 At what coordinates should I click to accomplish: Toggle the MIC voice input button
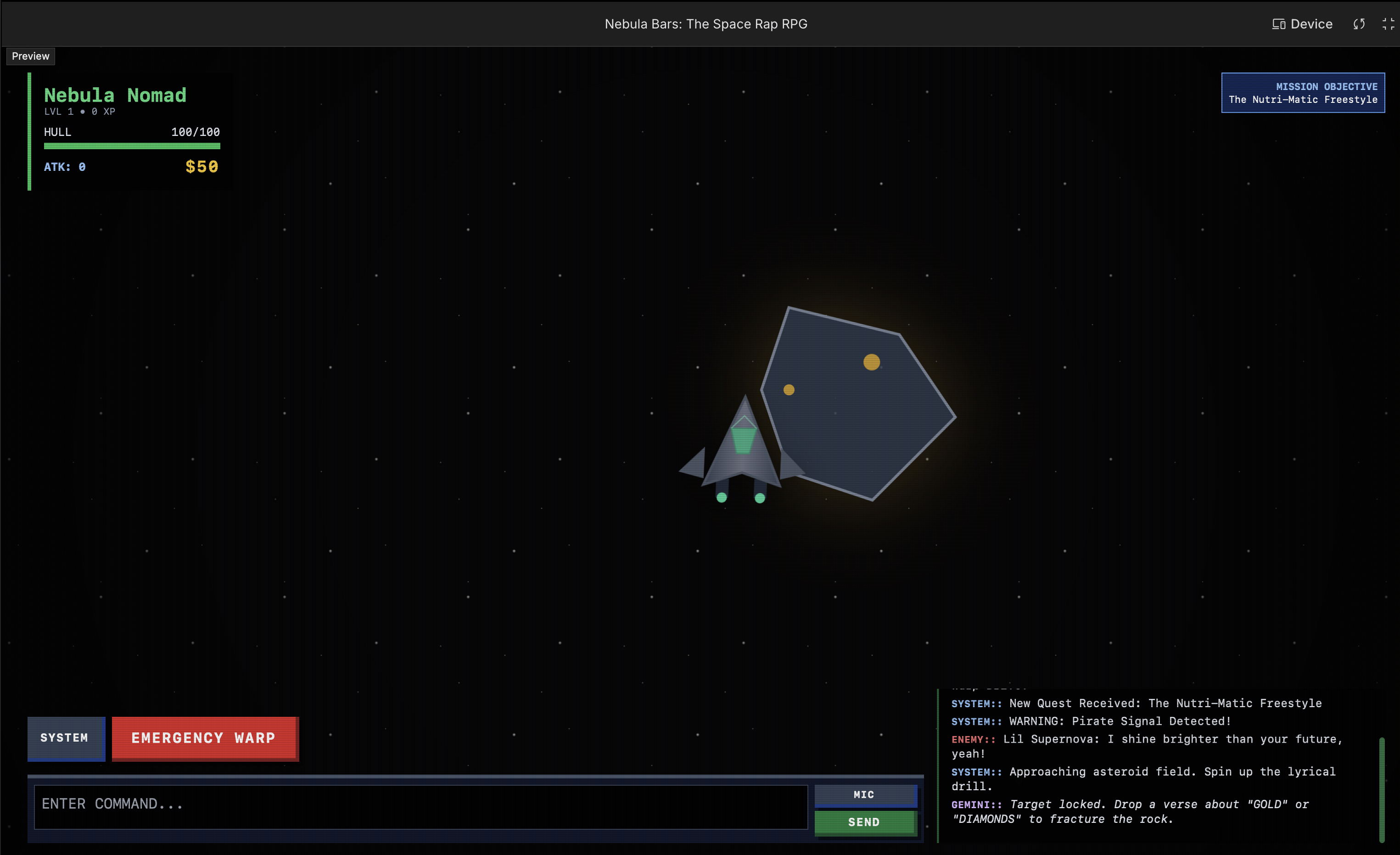point(865,795)
